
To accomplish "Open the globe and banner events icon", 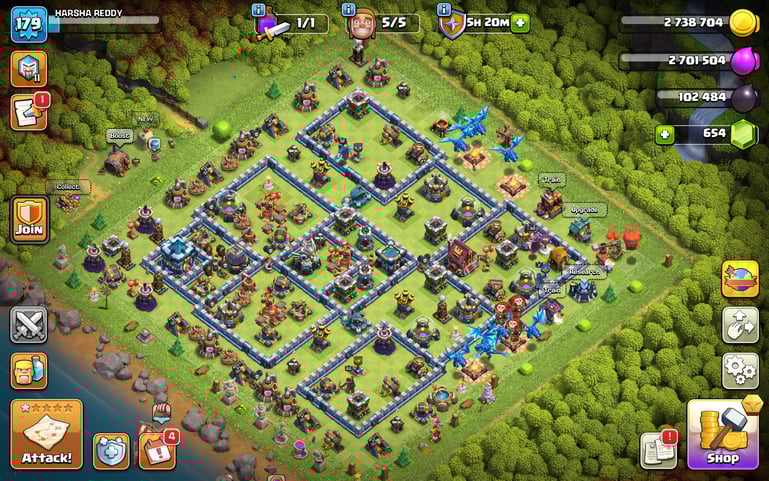I will 739,279.
